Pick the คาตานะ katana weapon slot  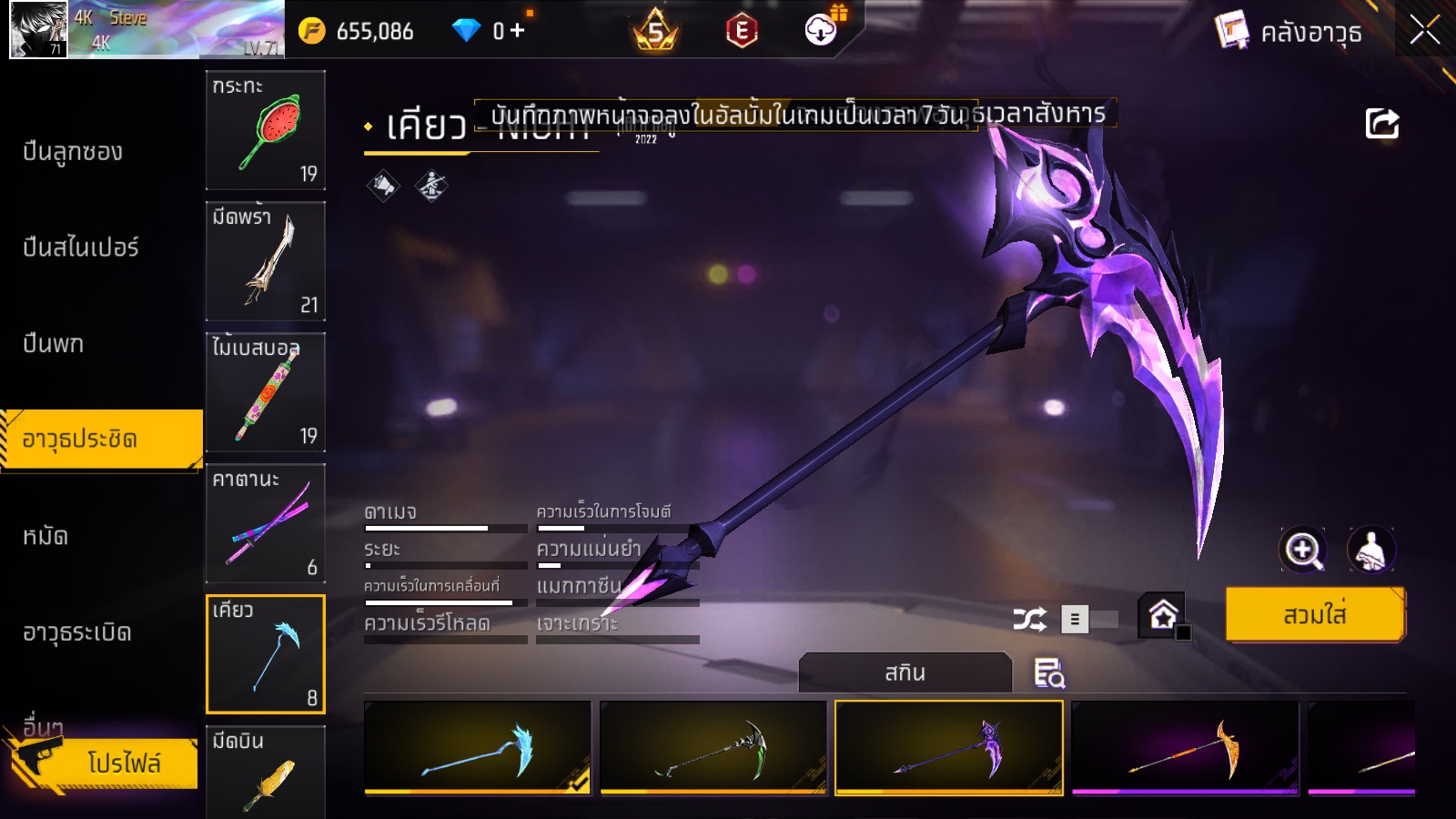(265, 523)
